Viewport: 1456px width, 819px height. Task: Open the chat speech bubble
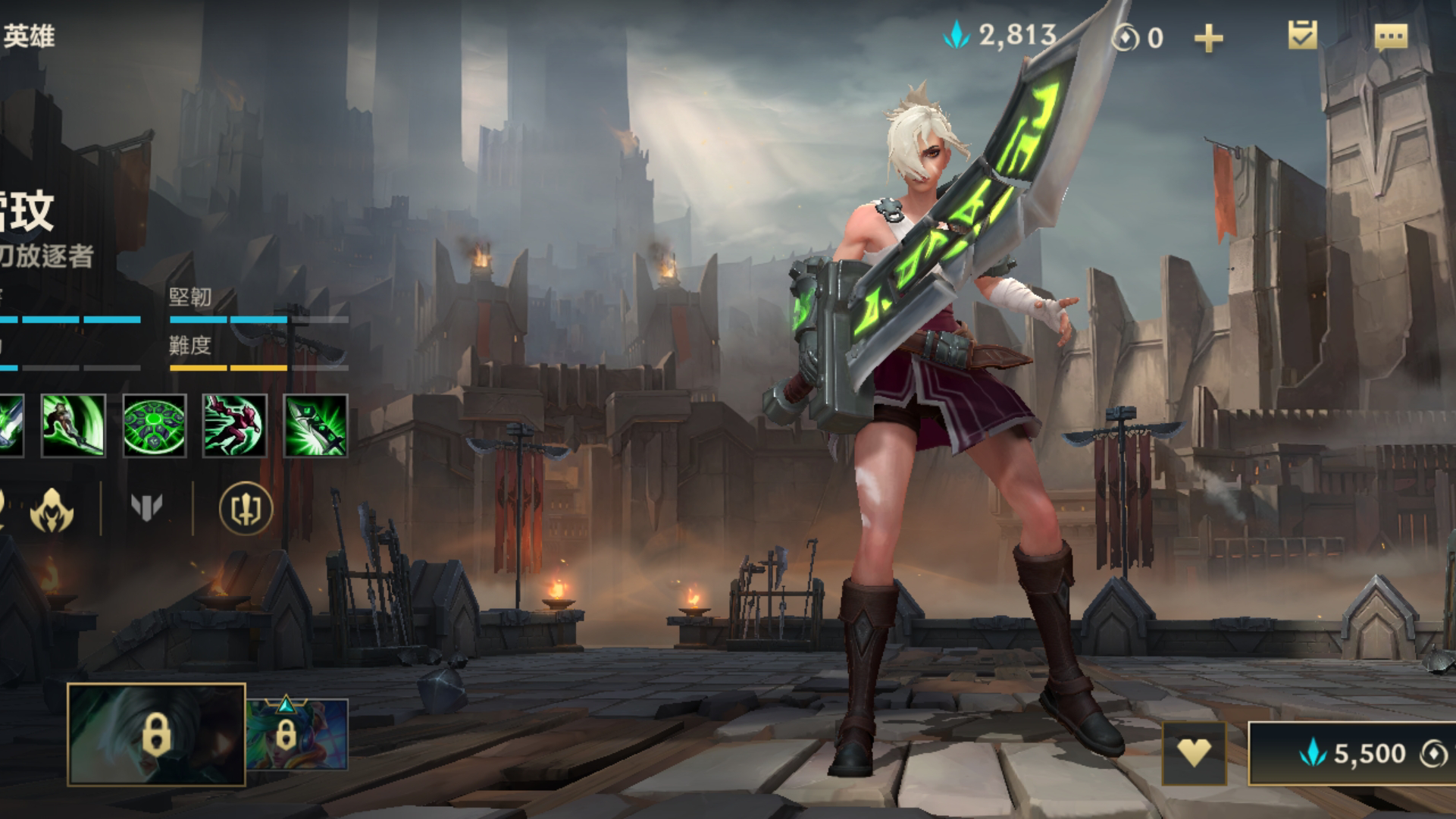click(1391, 36)
